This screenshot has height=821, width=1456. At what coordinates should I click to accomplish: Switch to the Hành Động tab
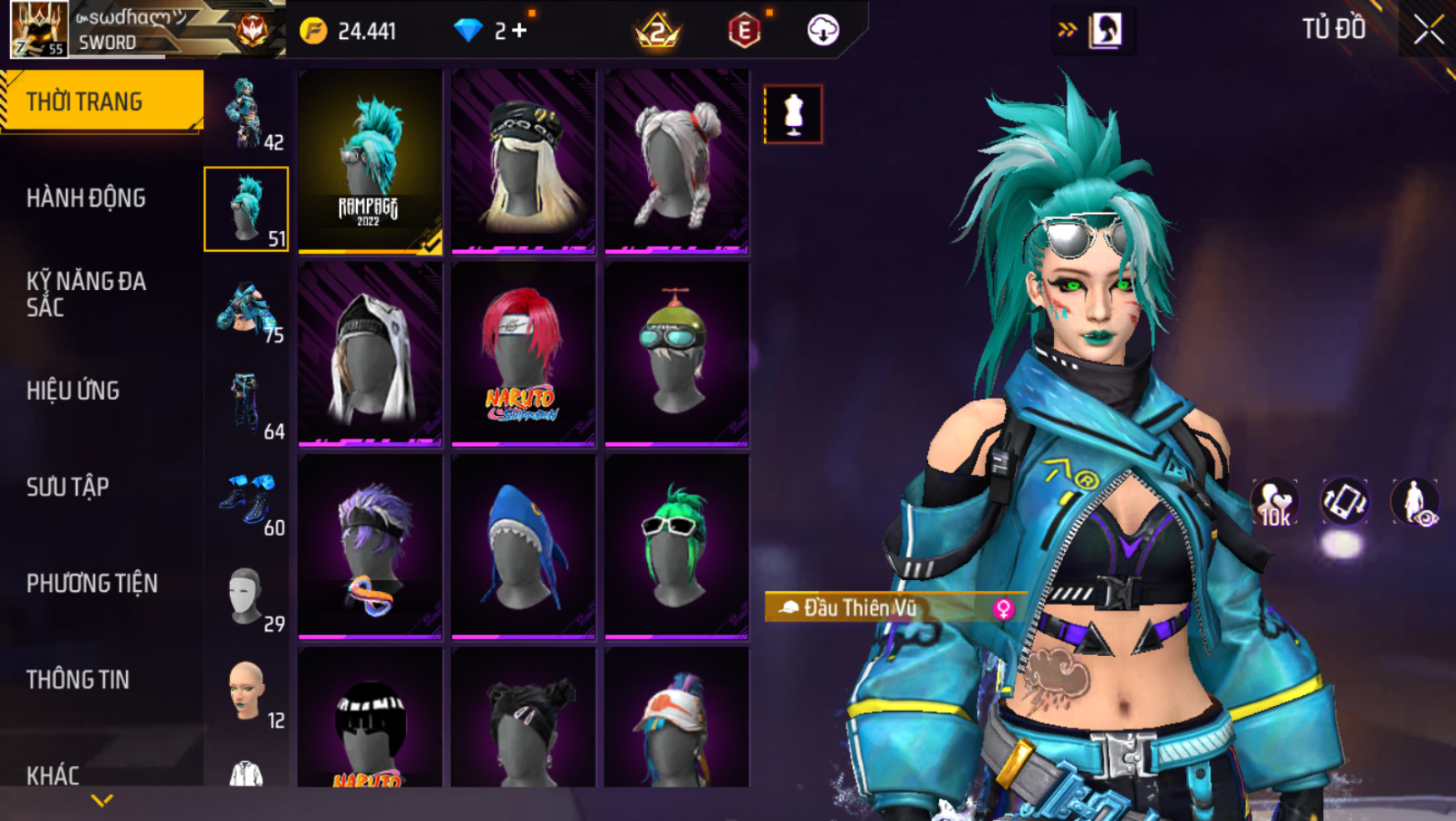86,198
